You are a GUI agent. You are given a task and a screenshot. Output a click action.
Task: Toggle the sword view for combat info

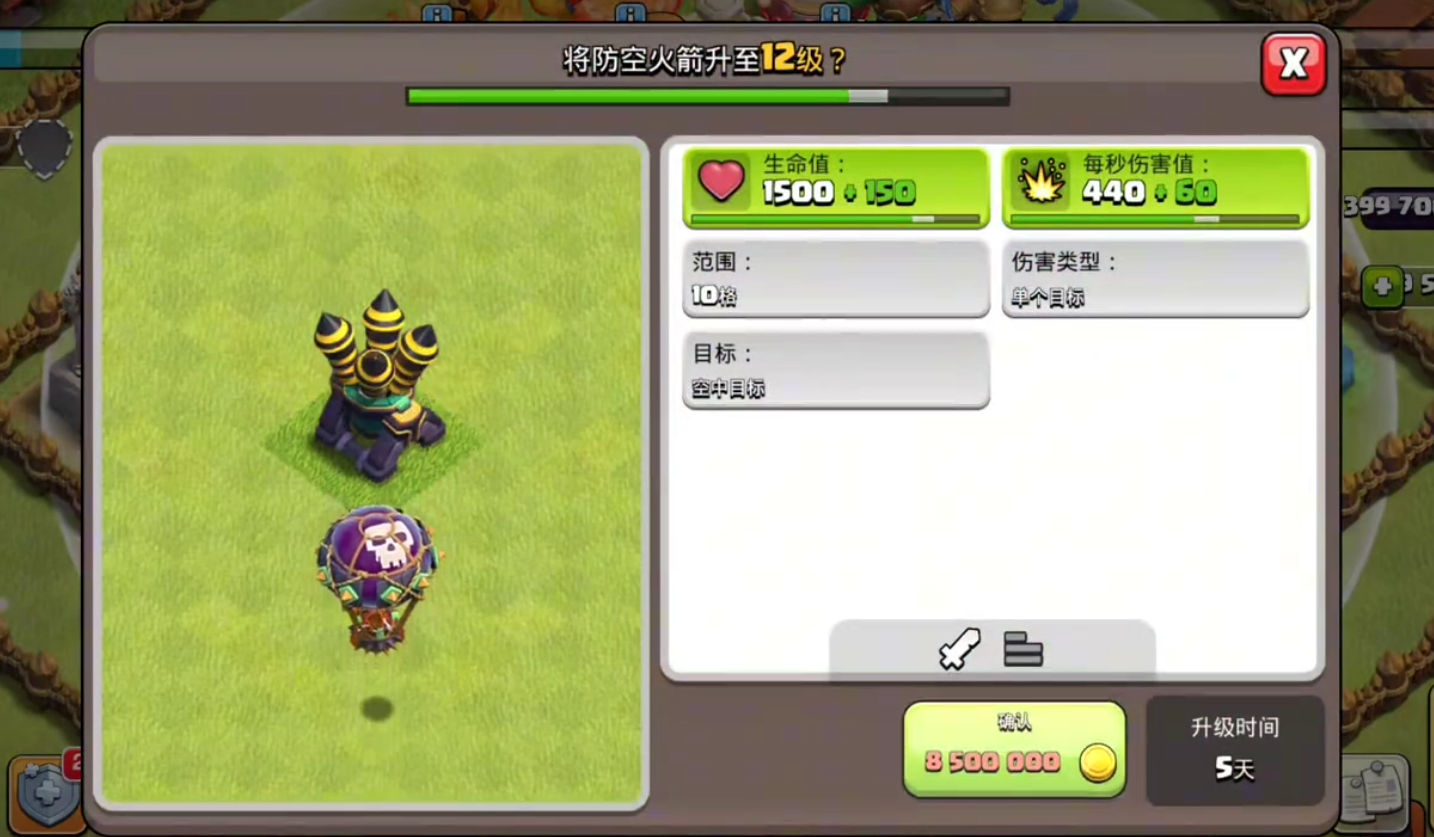point(958,650)
